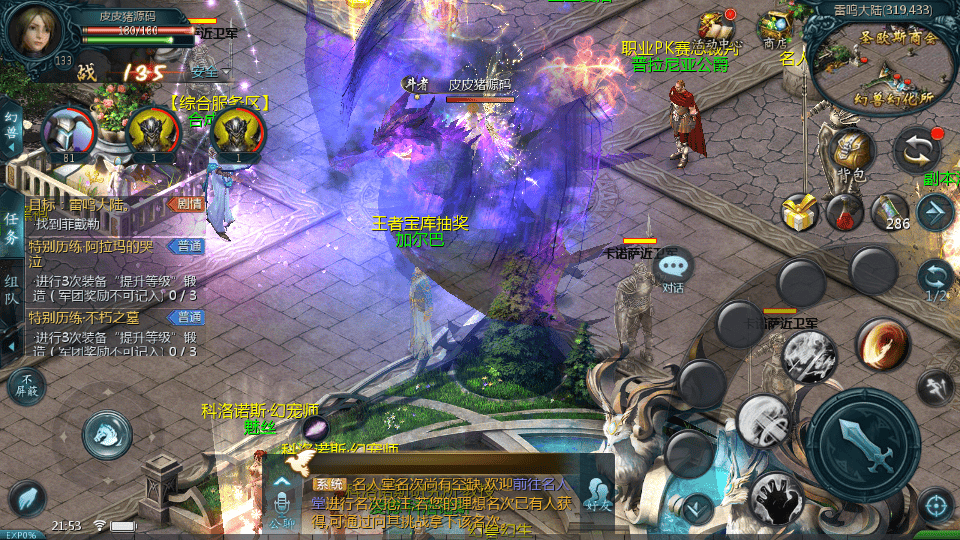
Task: Open the 商店 shop
Action: pyautogui.click(x=775, y=27)
